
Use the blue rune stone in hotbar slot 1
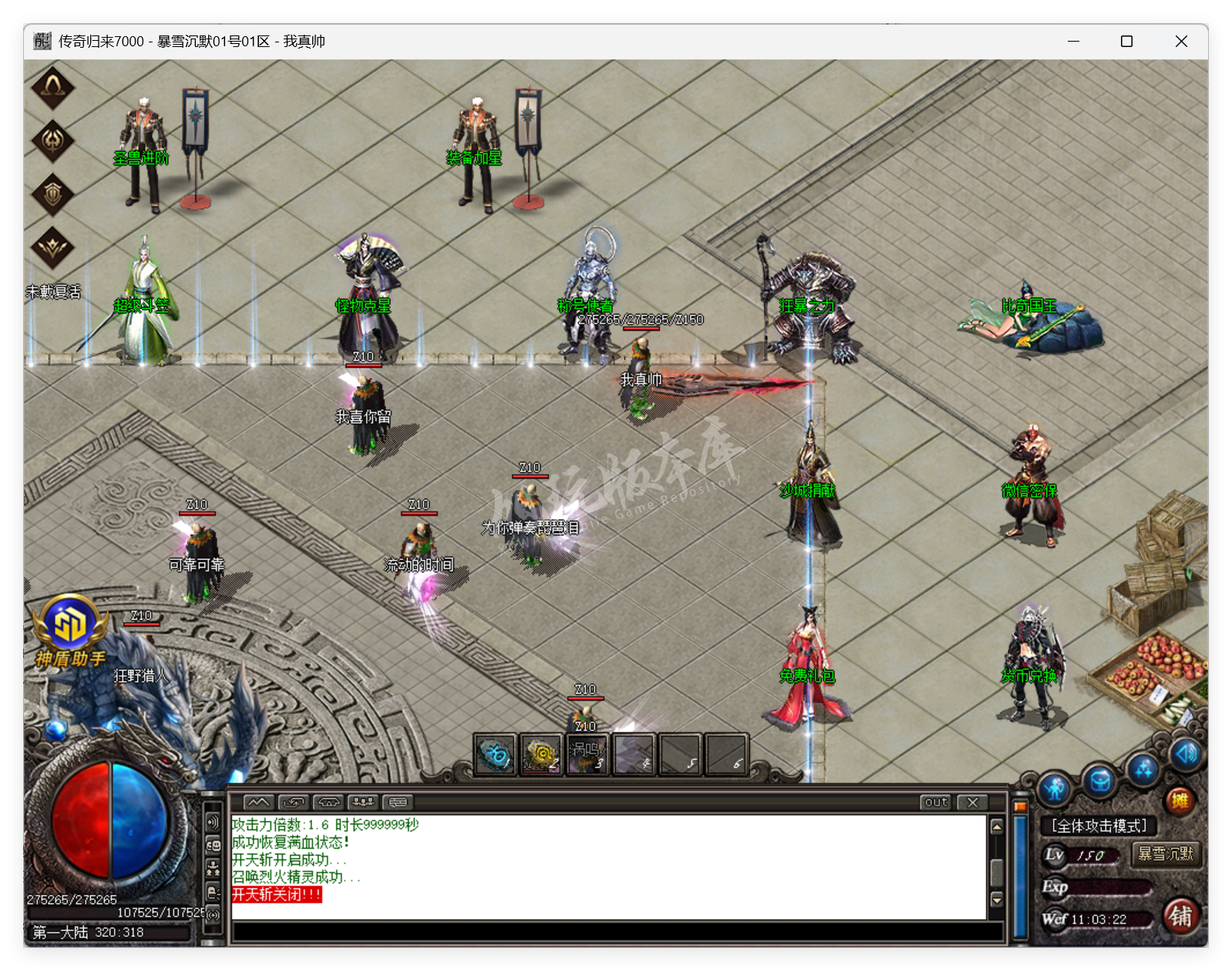(495, 754)
